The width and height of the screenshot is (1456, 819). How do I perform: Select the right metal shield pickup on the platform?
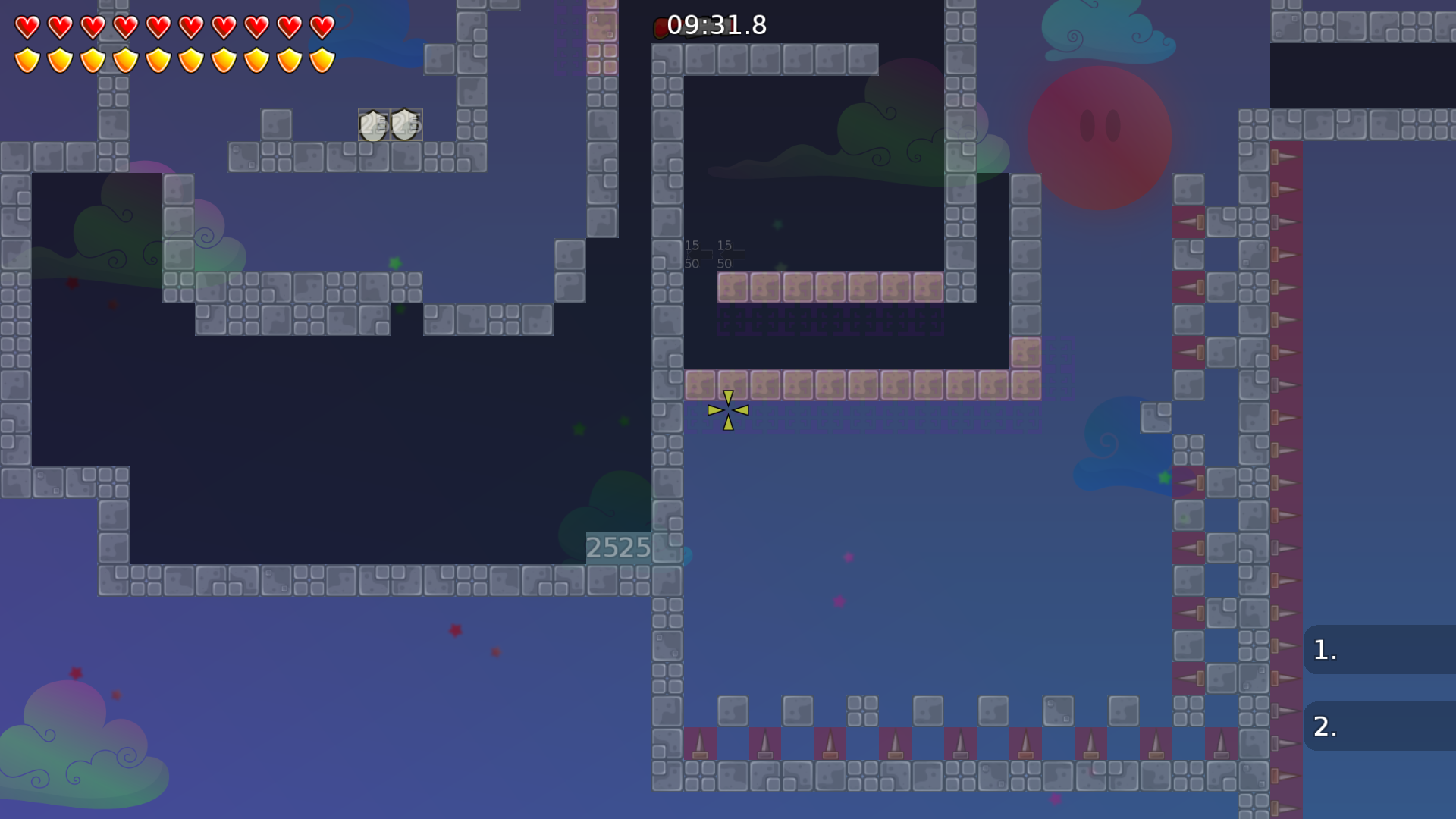click(x=404, y=124)
